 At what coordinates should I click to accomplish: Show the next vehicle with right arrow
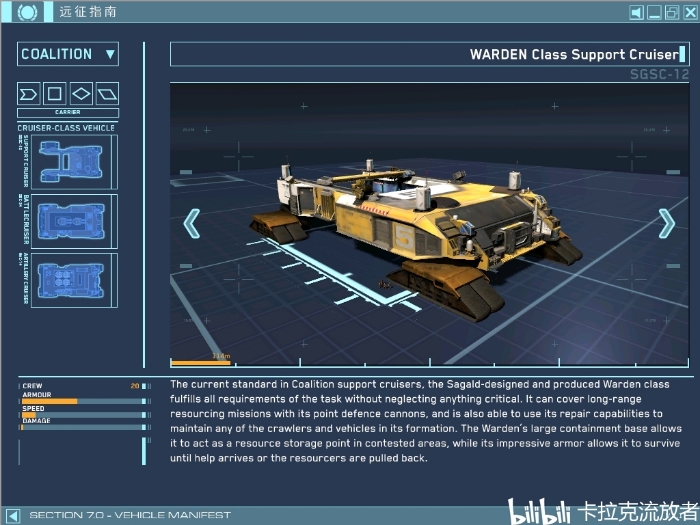666,223
